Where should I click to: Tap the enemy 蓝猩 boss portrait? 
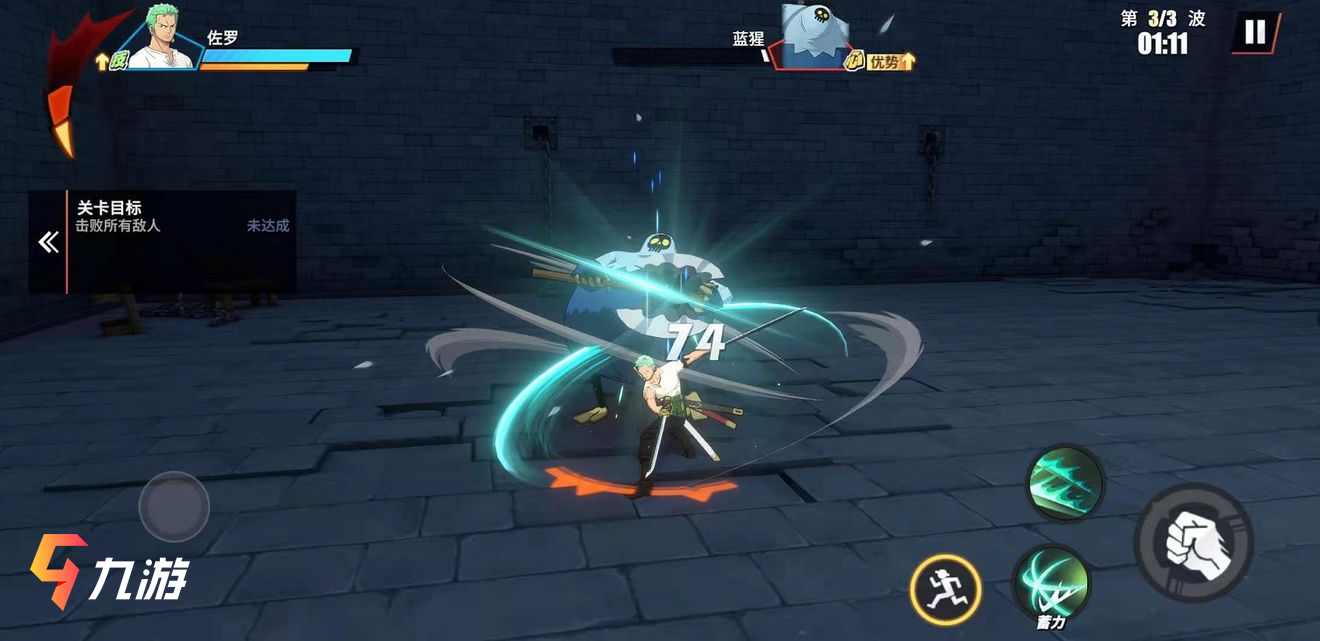pos(814,38)
